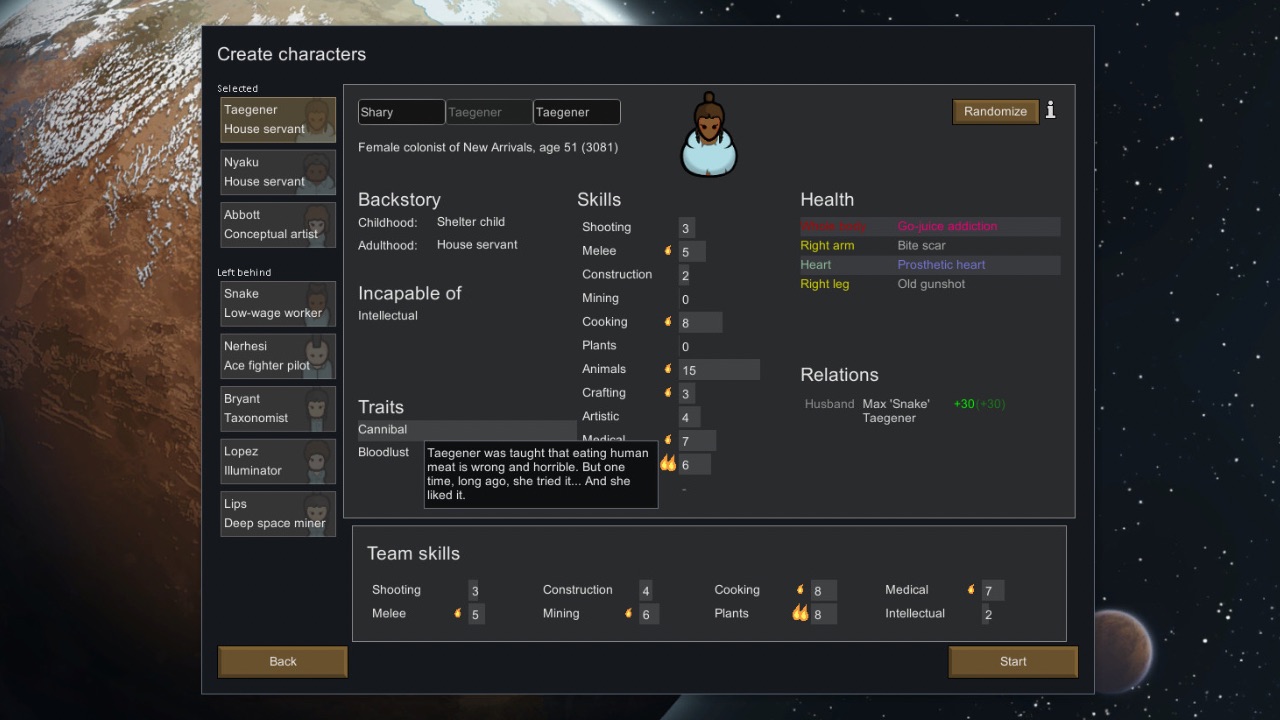The width and height of the screenshot is (1280, 720).
Task: Select Abbott the Conceptual artist
Action: pyautogui.click(x=277, y=224)
